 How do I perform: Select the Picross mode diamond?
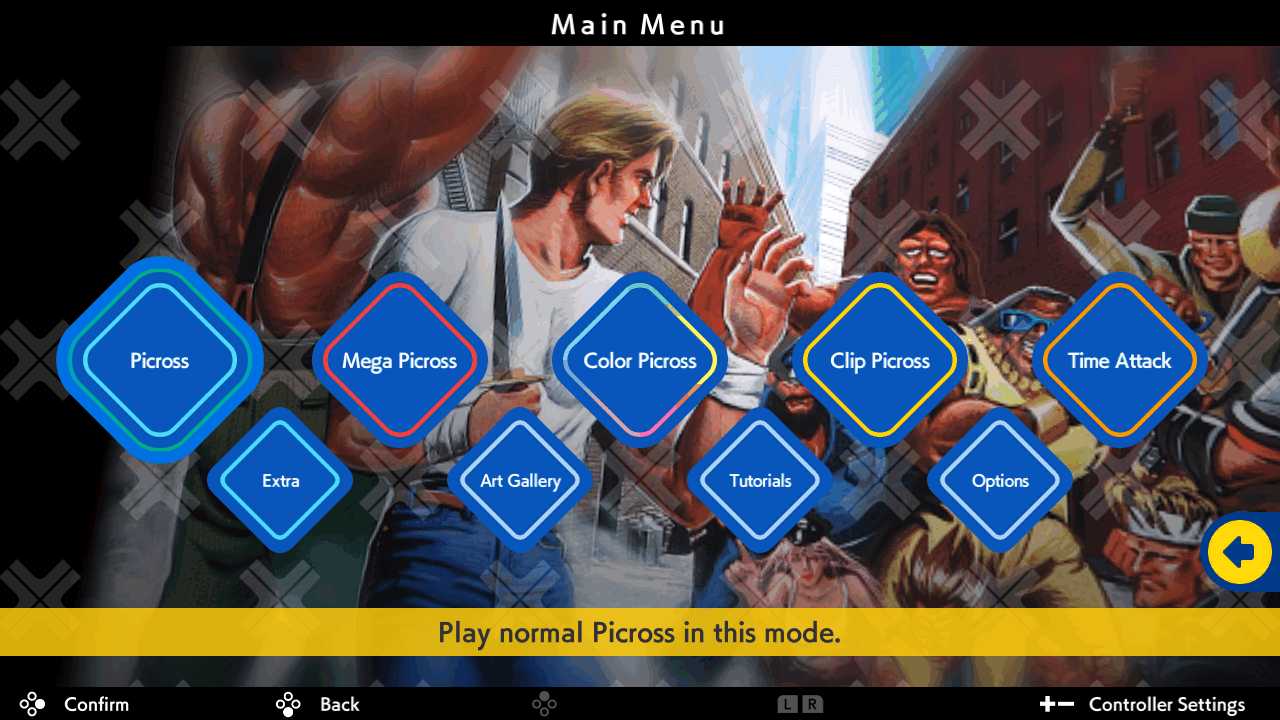pos(159,361)
